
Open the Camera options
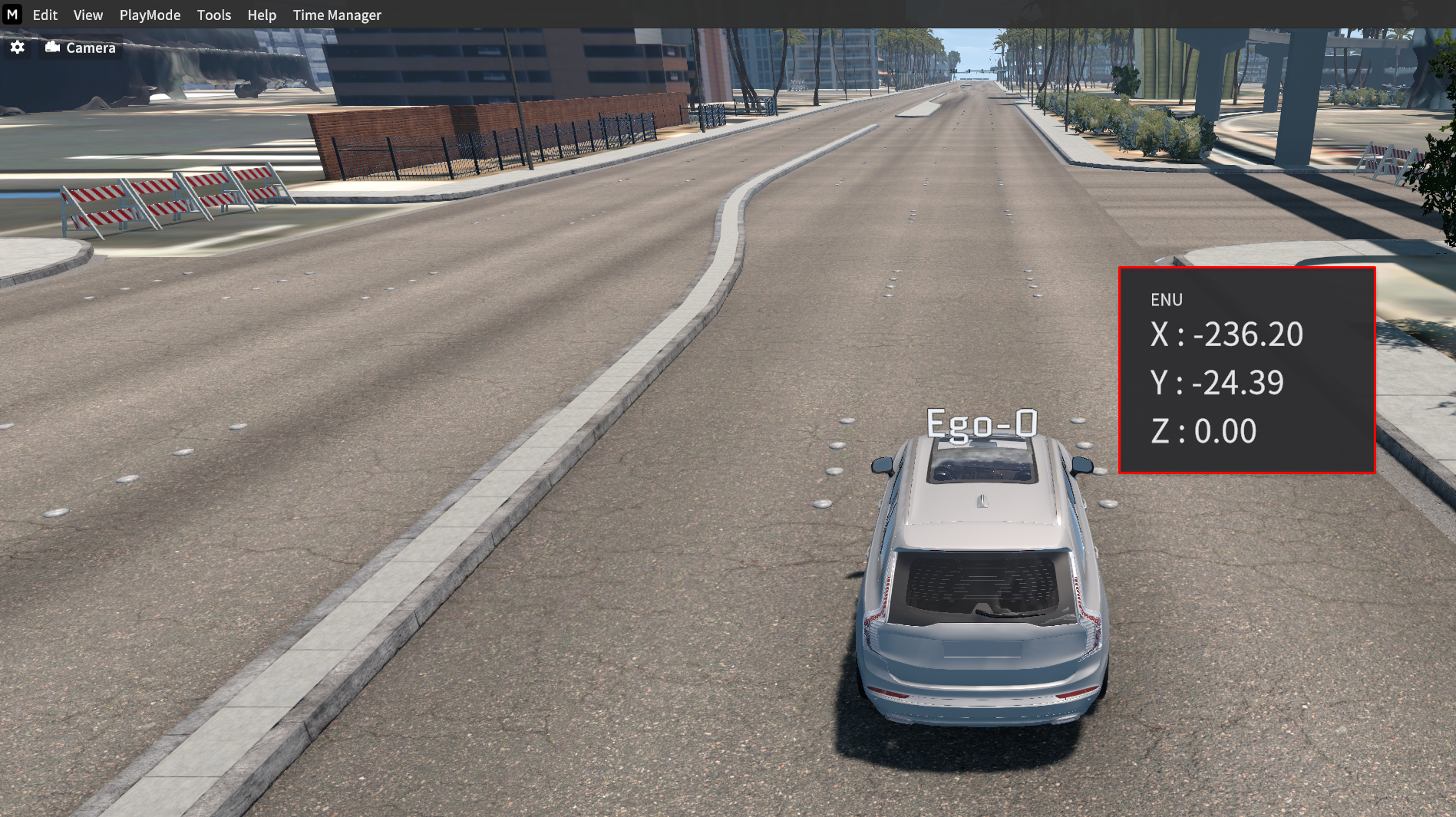pos(81,48)
